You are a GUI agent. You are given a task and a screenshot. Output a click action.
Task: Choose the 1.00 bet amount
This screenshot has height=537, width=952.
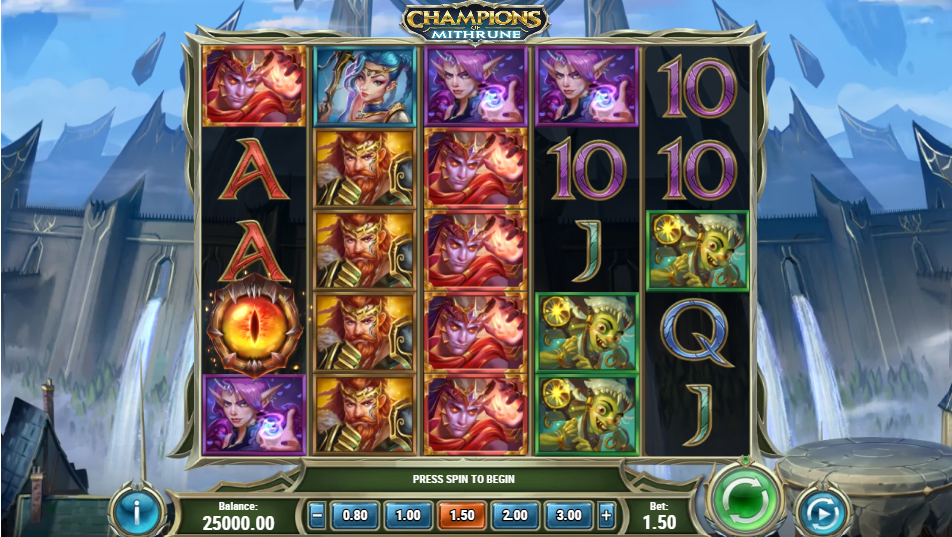407,516
